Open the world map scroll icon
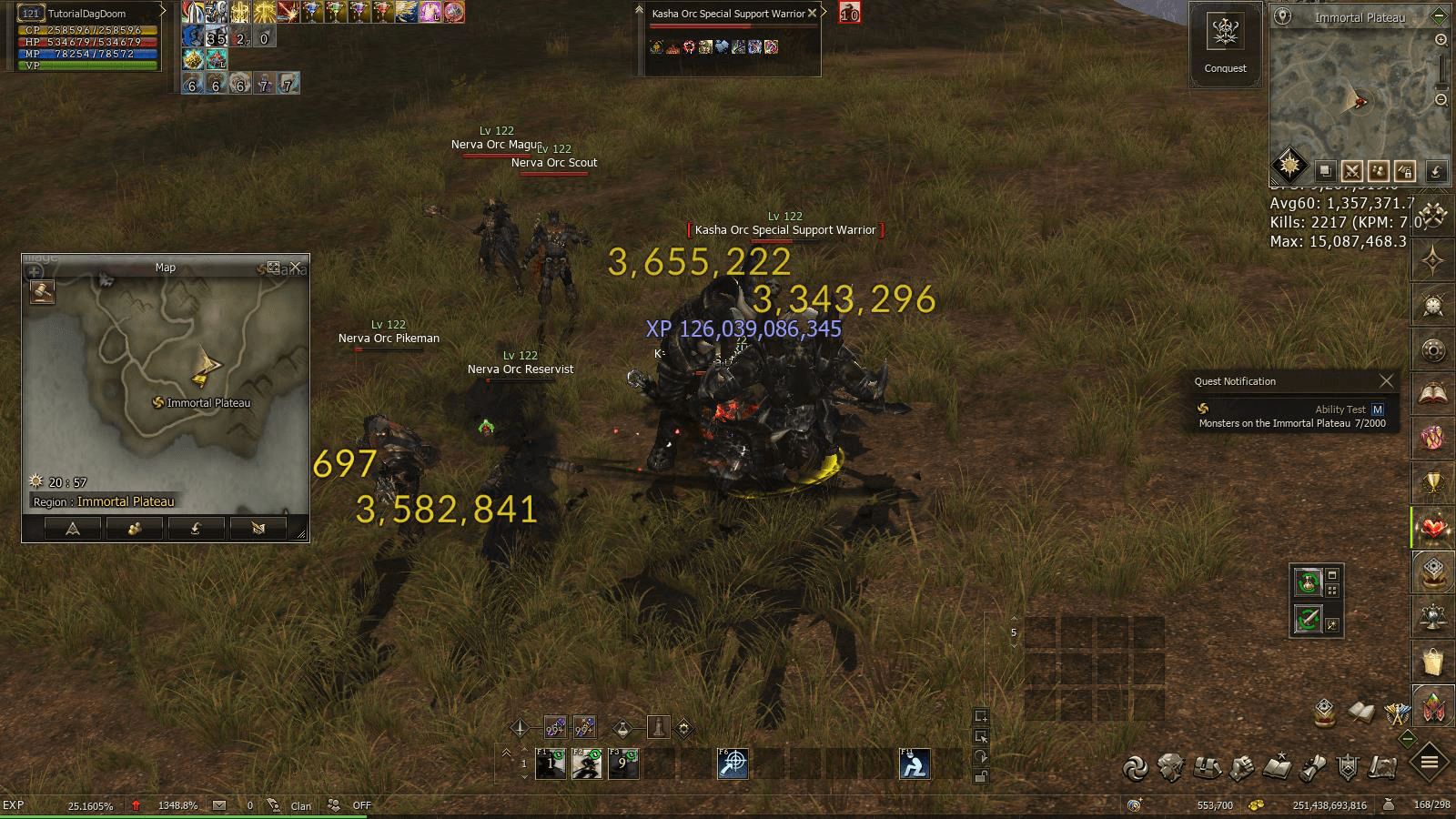Screen dimensions: 1456x819 pos(1383,767)
